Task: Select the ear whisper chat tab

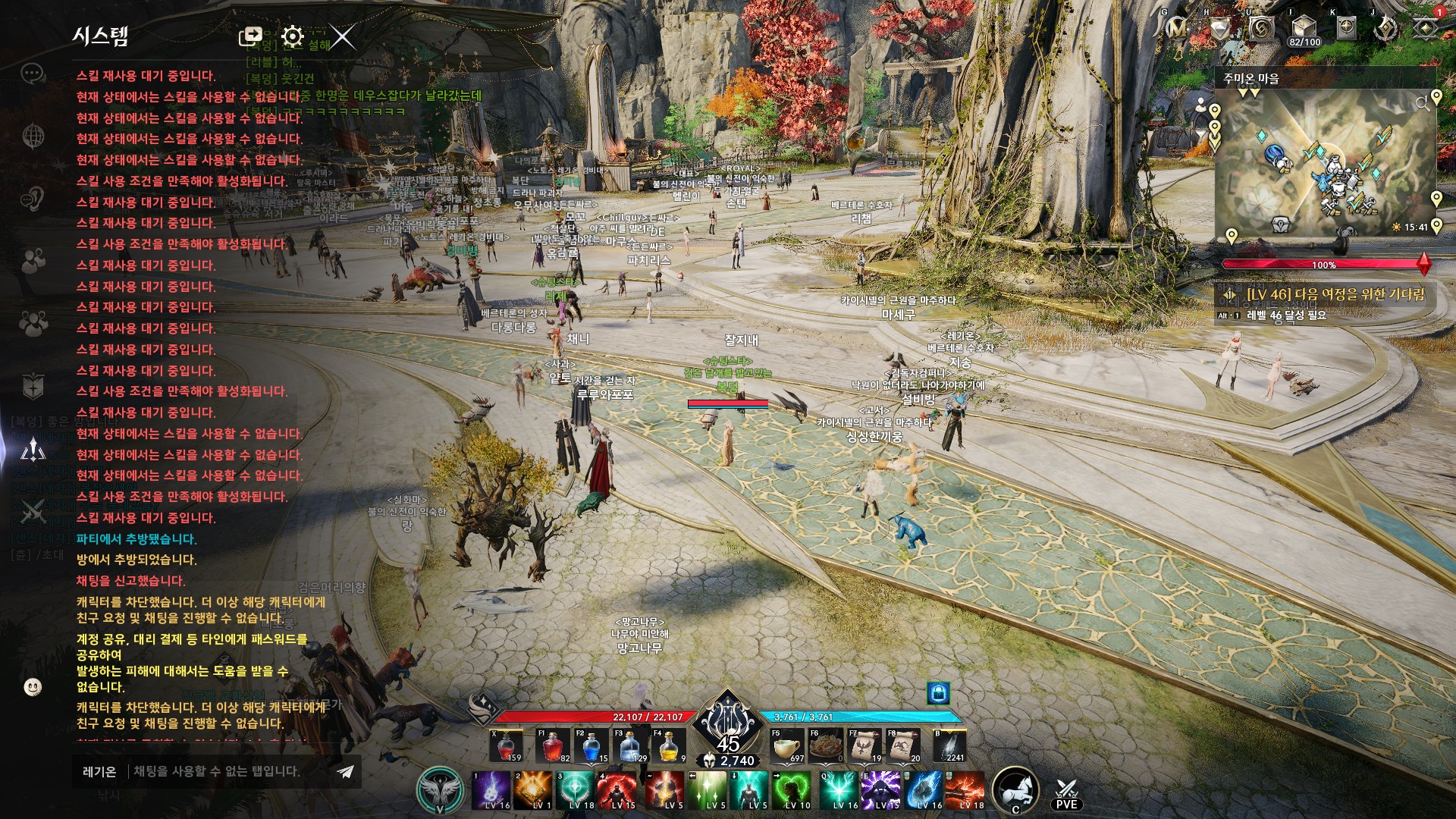Action: 33,199
